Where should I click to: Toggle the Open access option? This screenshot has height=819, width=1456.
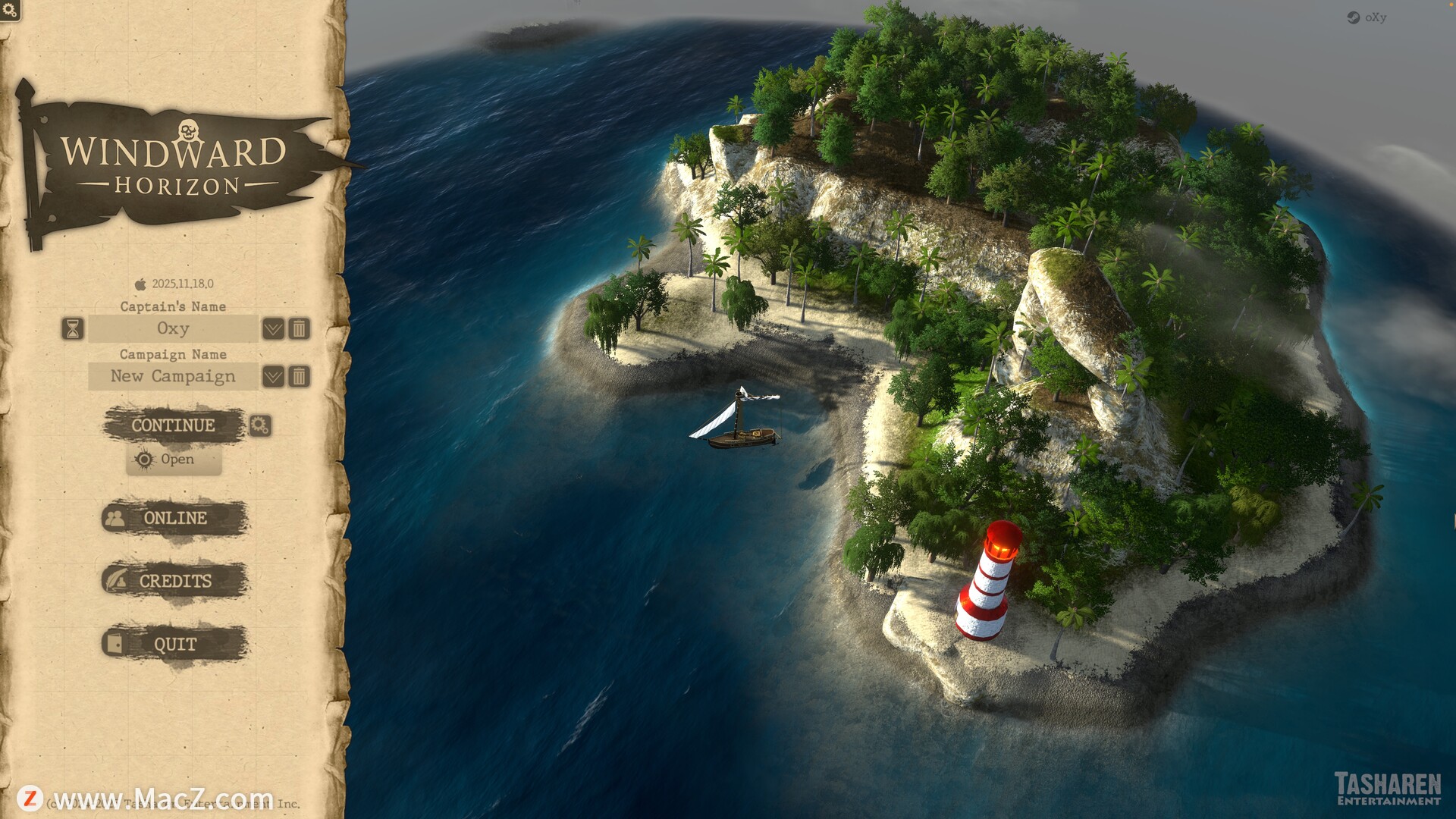coord(174,460)
